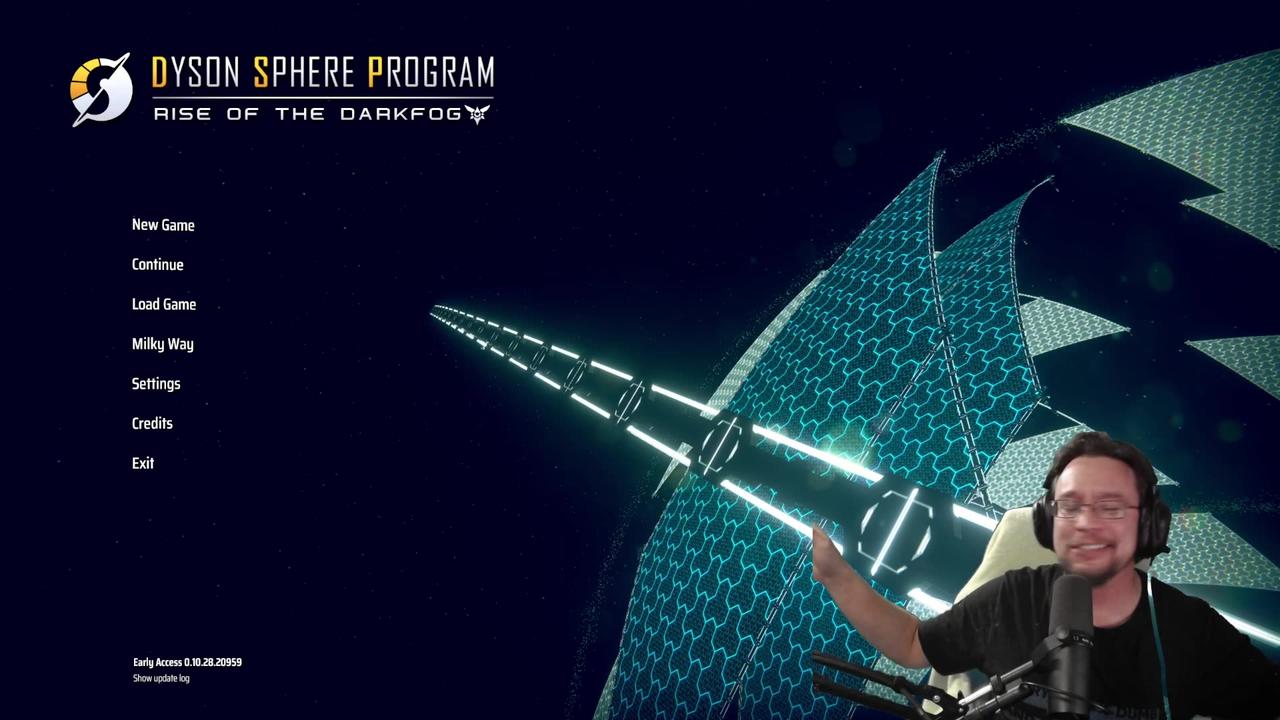Screen dimensions: 1280x720
Task: Expand the update log panel
Action: (x=160, y=678)
